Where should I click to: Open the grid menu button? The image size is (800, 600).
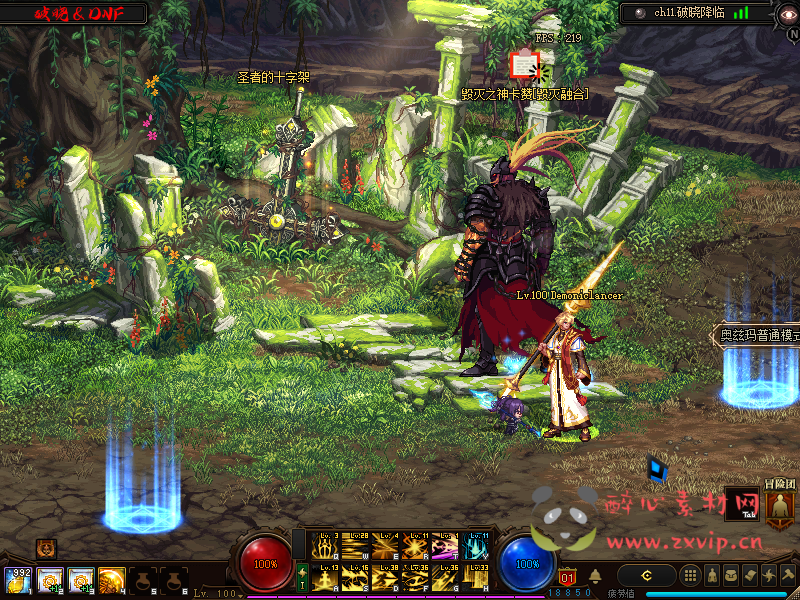(x=690, y=576)
